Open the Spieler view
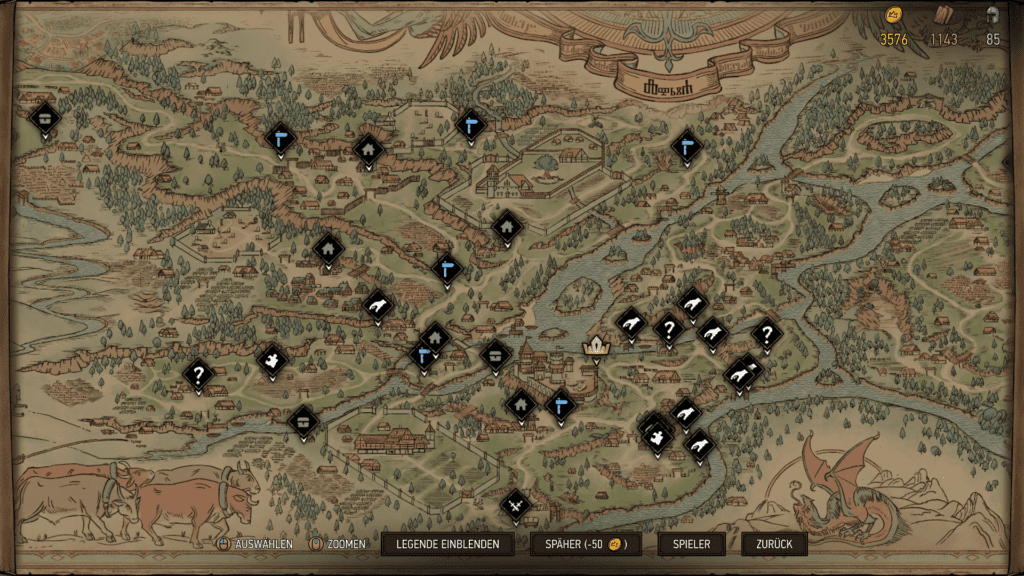Viewport: 1024px width, 576px height. point(691,544)
